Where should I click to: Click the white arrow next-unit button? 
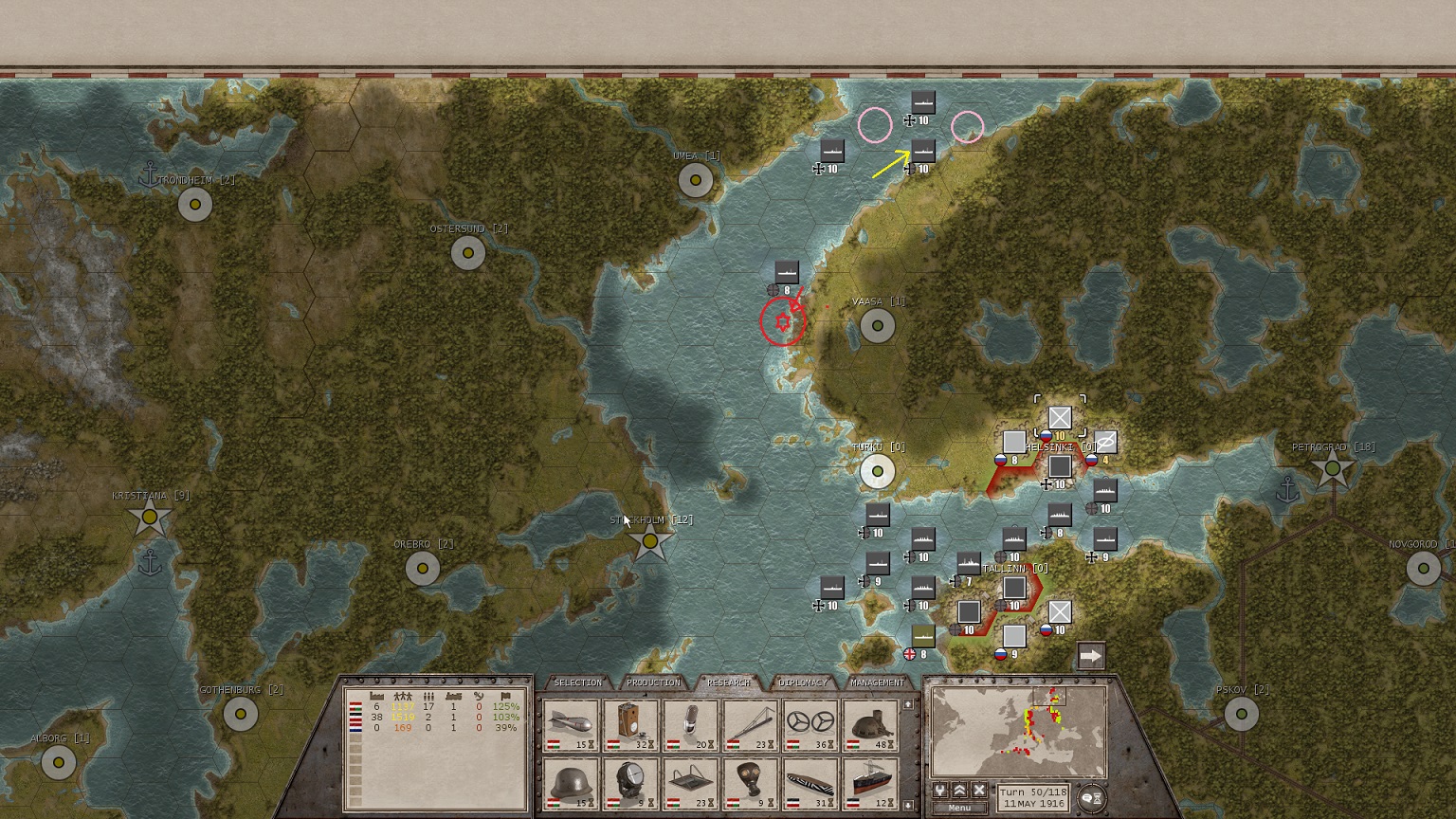(x=1091, y=656)
